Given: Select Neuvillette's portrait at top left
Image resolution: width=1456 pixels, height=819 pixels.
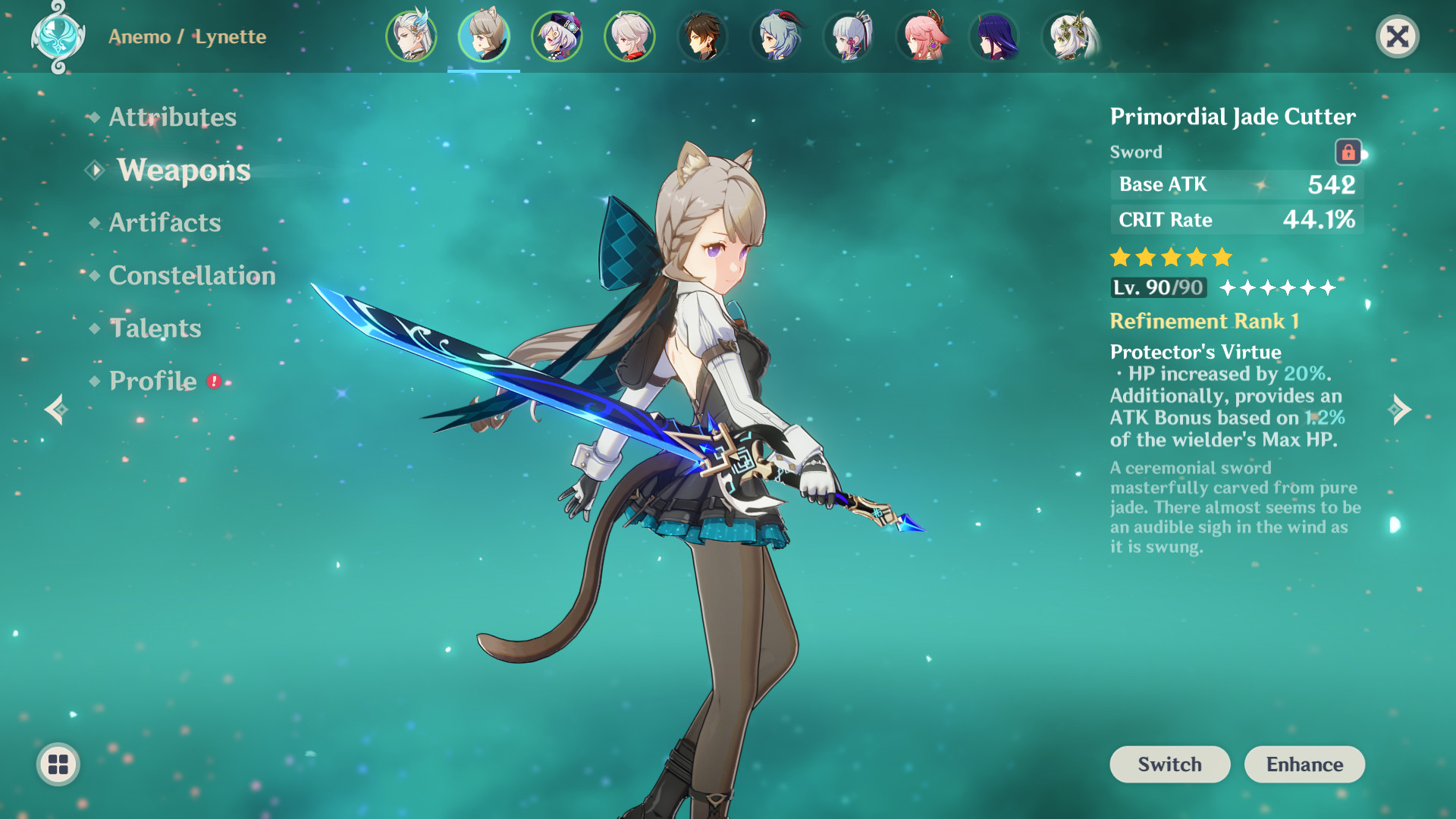Looking at the screenshot, I should point(410,36).
